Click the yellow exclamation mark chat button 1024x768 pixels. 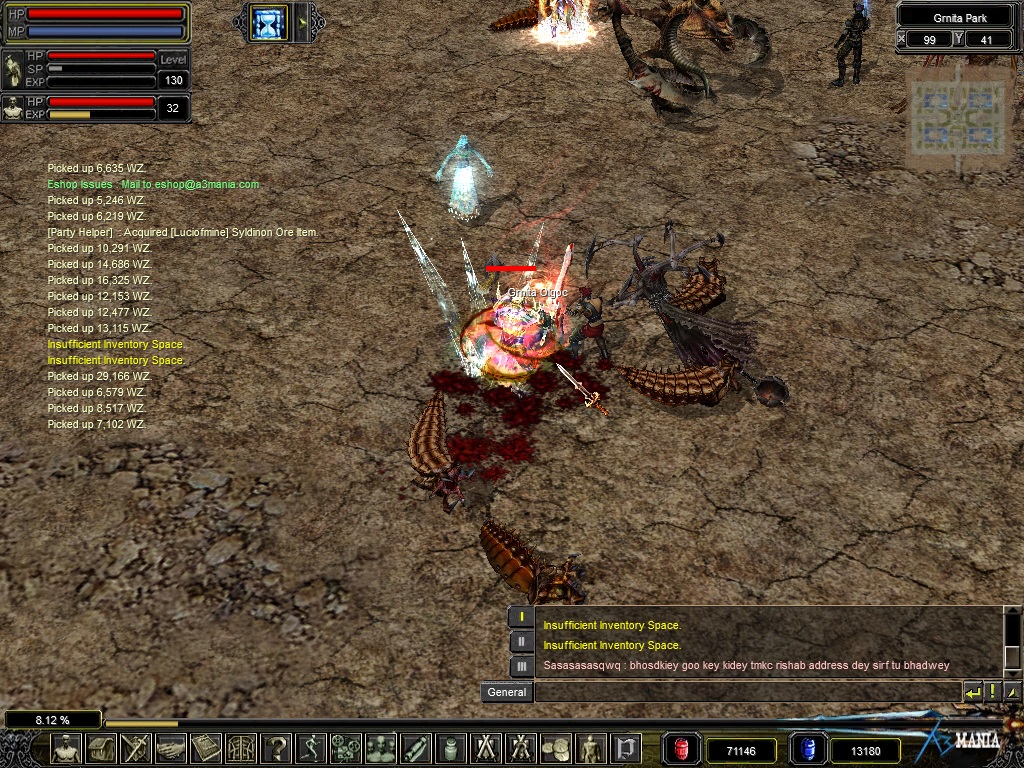click(993, 692)
